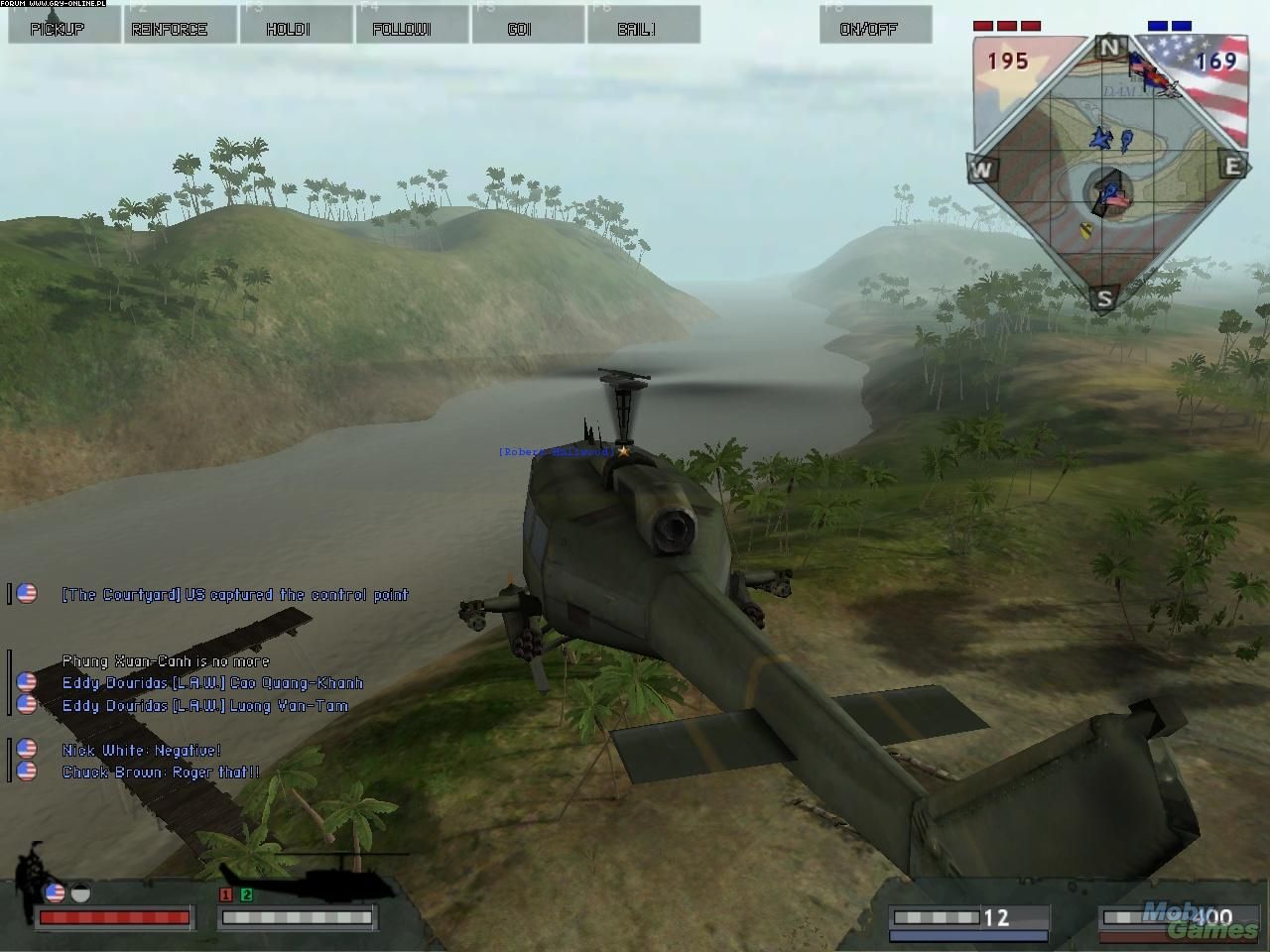The width and height of the screenshot is (1270, 952).
Task: Choose the HOLD! command
Action: (296, 25)
